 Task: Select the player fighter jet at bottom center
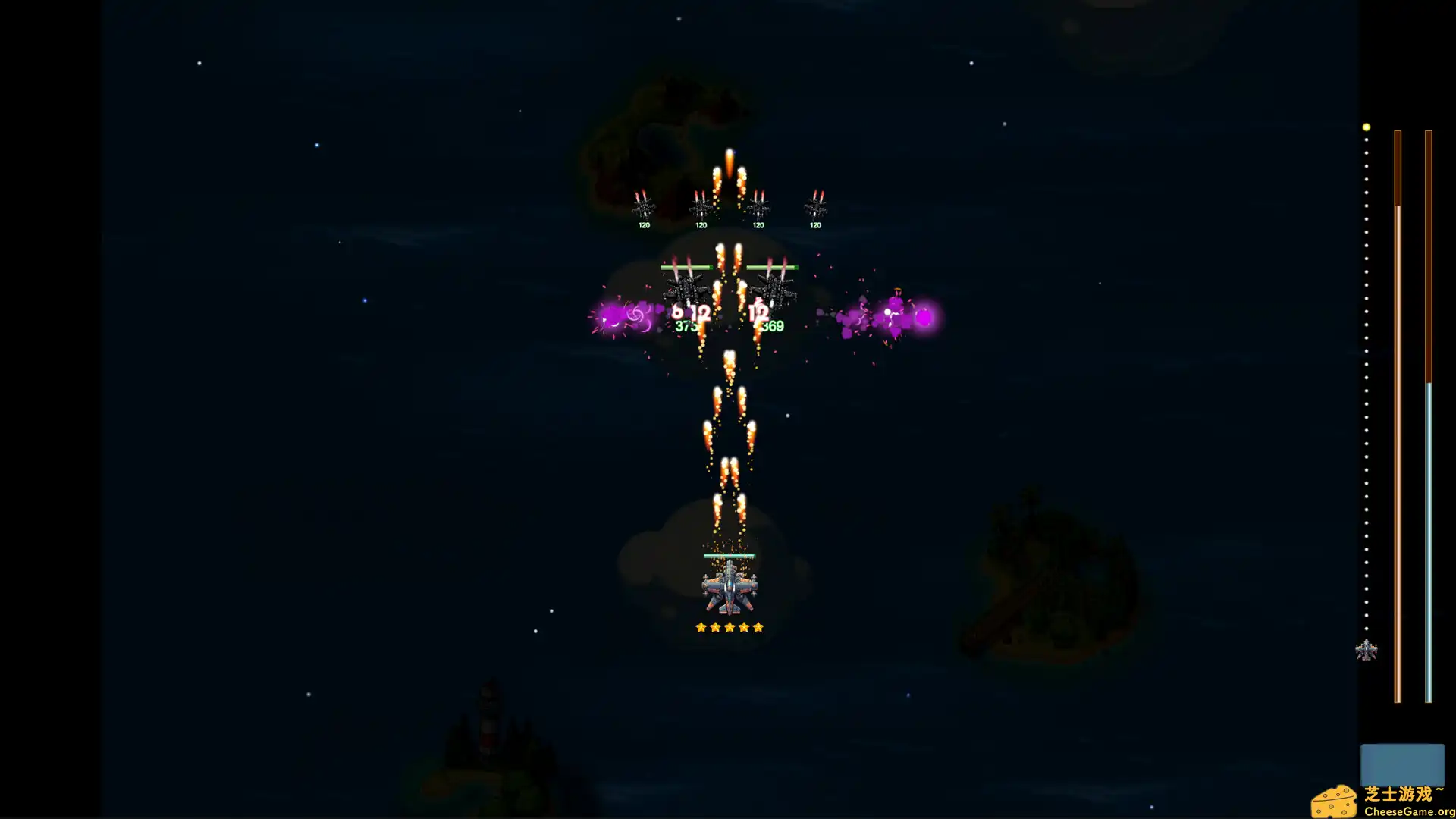coord(729,590)
